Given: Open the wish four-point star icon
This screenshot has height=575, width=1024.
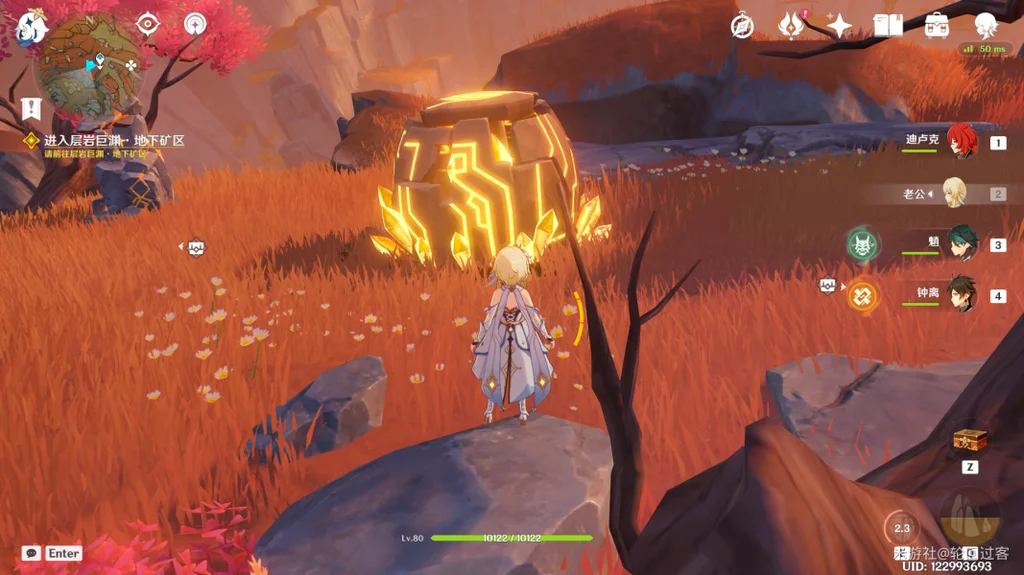Looking at the screenshot, I should pos(839,26).
